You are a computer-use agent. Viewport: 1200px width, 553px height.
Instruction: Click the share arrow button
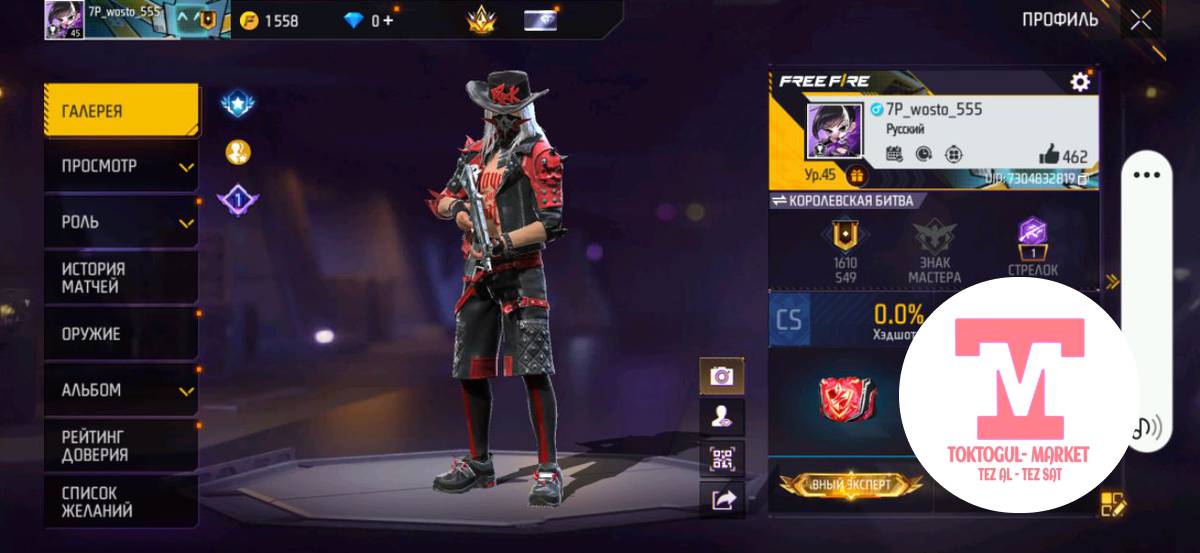point(721,500)
